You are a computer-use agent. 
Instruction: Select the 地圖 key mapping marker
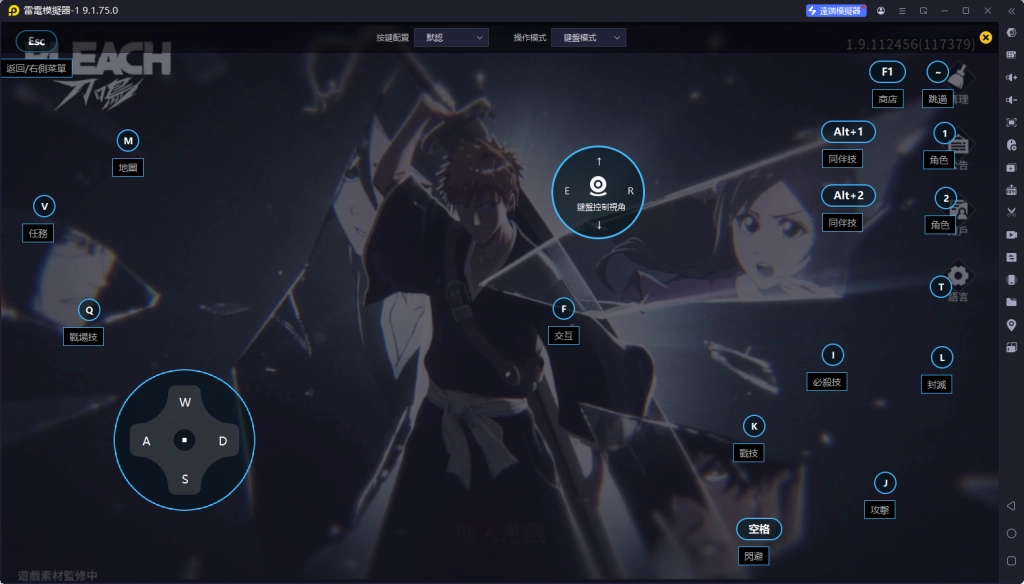[128, 141]
